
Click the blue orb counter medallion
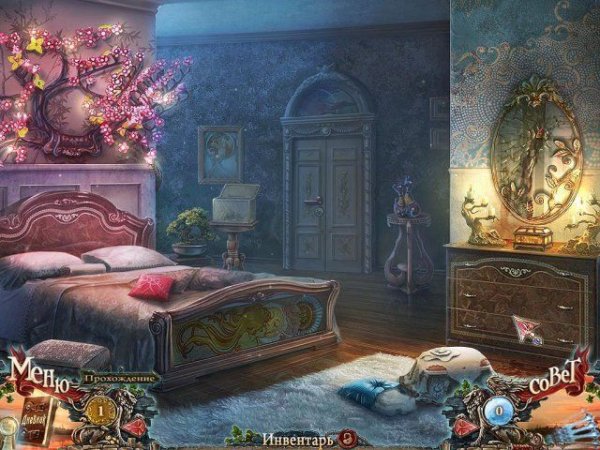coord(497,410)
